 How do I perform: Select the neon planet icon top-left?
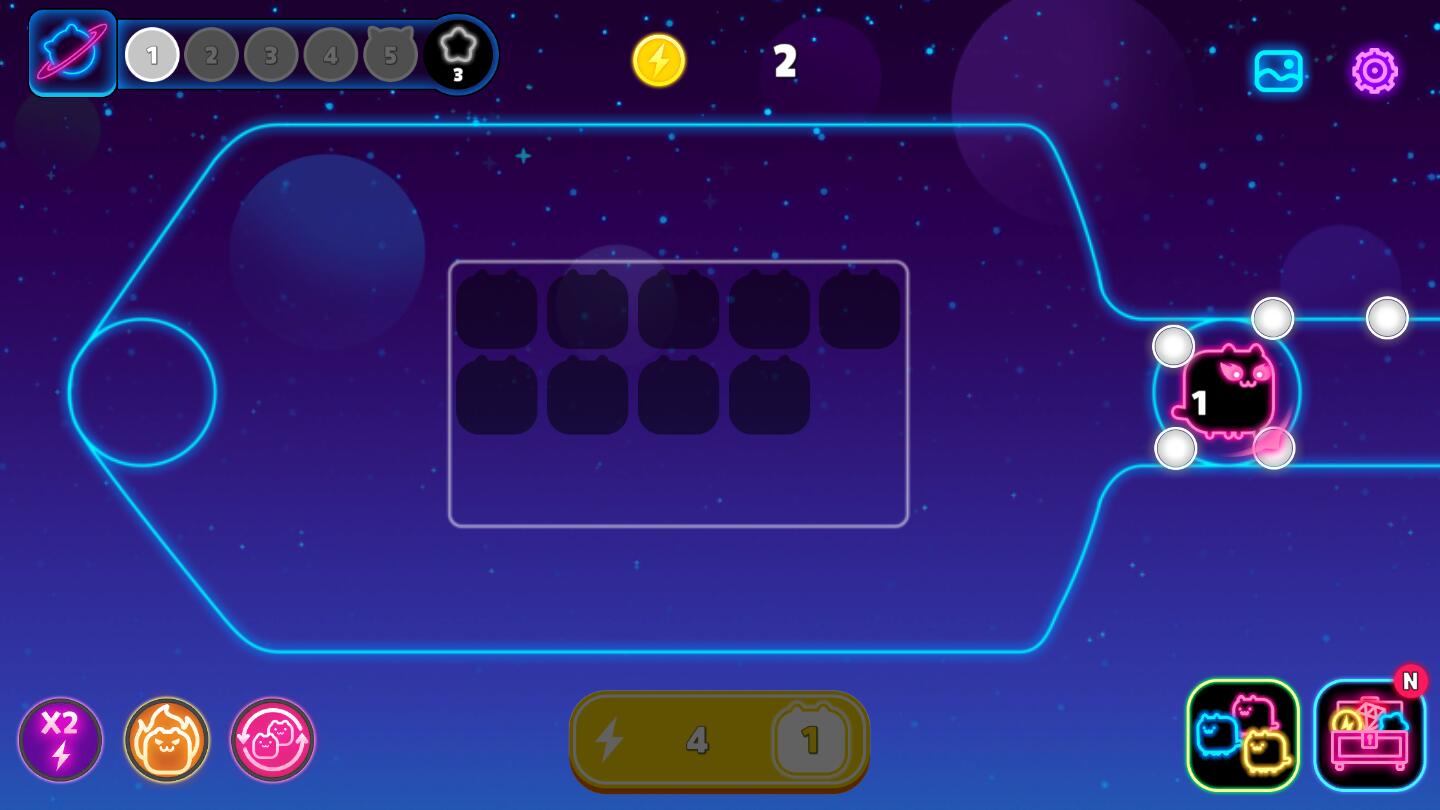71,52
